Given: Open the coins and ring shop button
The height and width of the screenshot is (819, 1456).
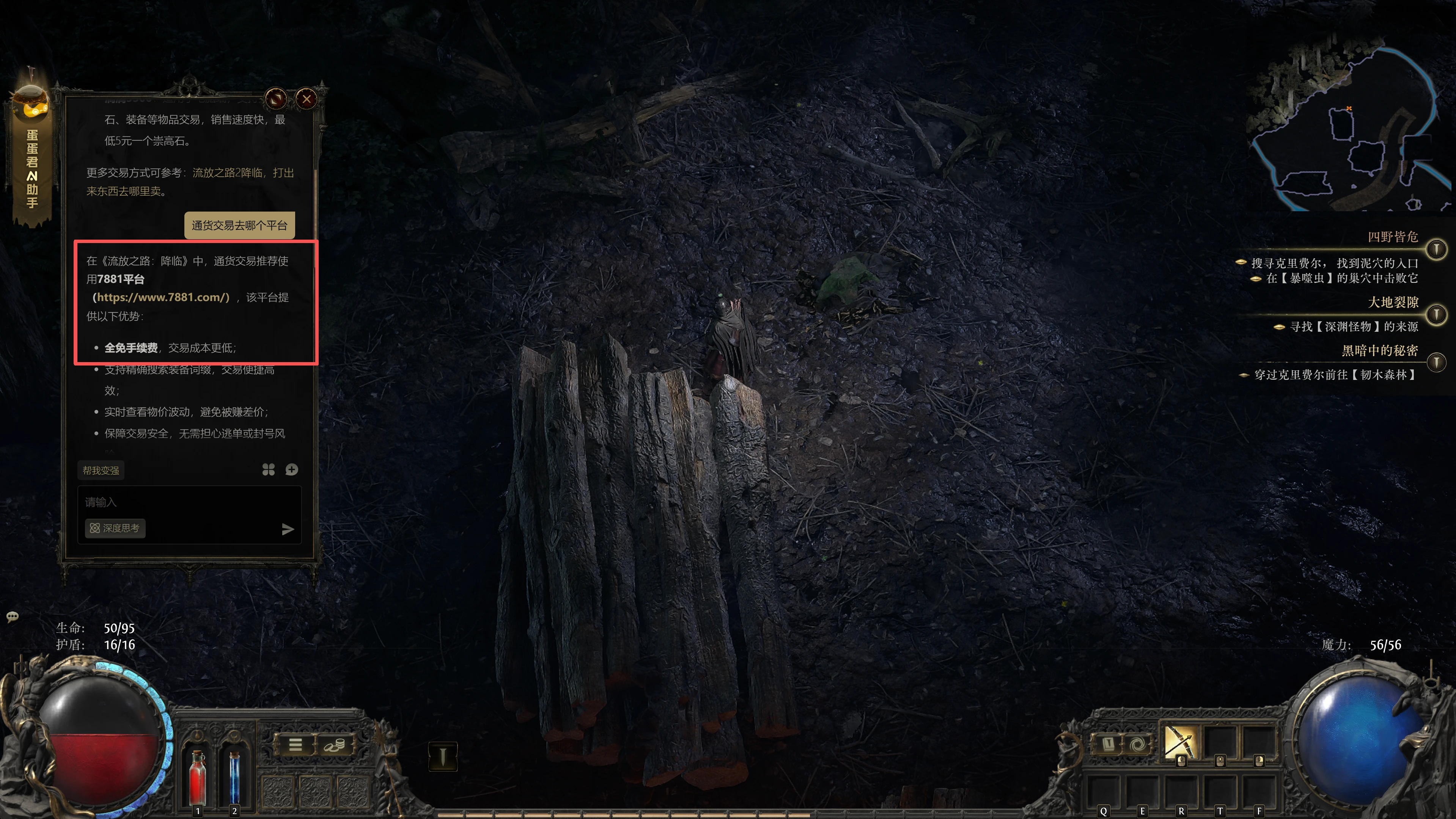Looking at the screenshot, I should pyautogui.click(x=334, y=745).
